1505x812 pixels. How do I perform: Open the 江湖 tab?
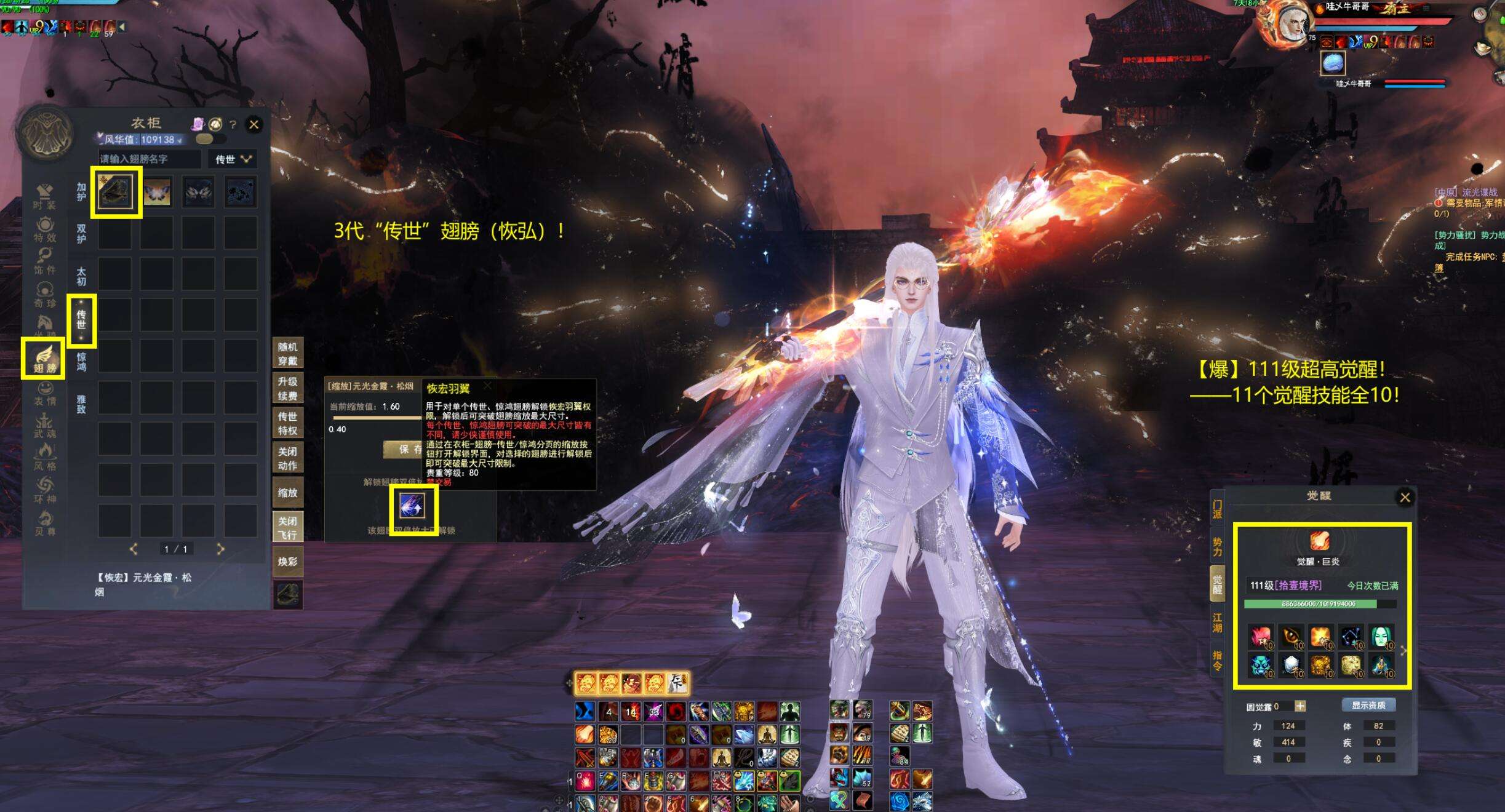click(x=1217, y=622)
